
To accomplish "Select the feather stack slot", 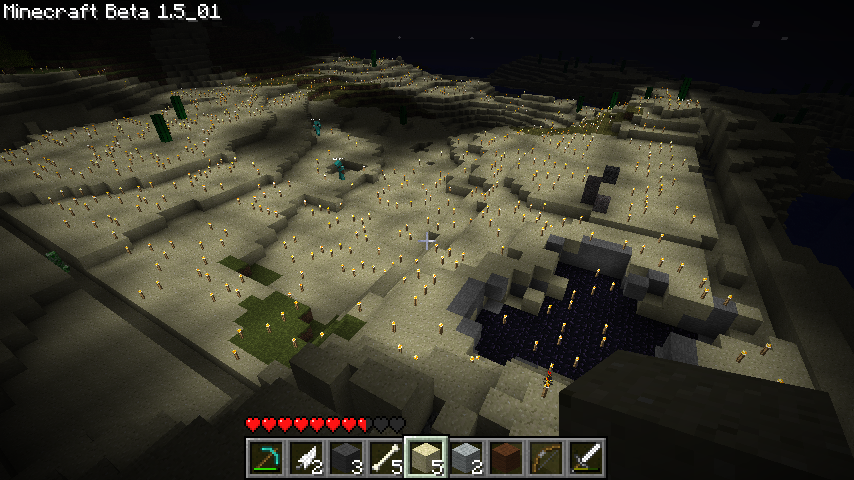I will pyautogui.click(x=306, y=457).
